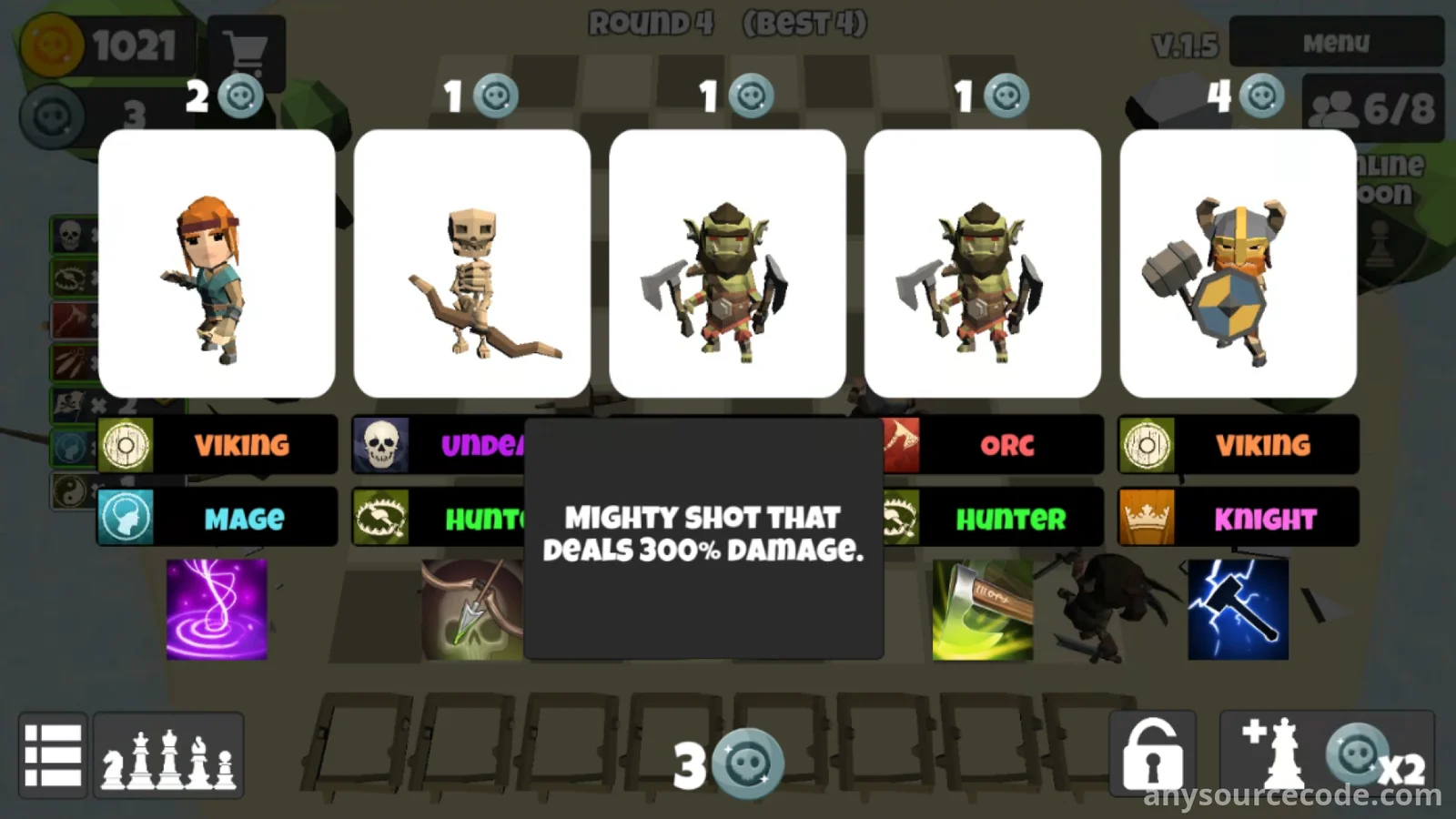Select the Orc race tag
This screenshot has width=1456, height=819.
(x=994, y=445)
